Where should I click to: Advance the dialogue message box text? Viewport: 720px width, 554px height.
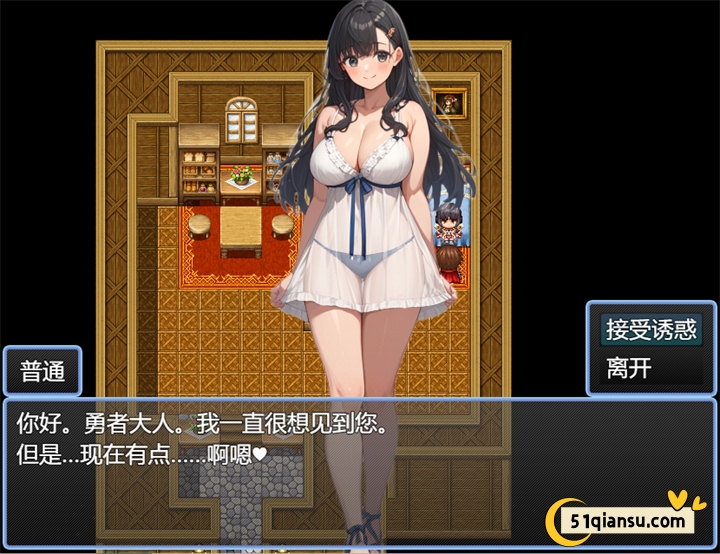(300, 450)
